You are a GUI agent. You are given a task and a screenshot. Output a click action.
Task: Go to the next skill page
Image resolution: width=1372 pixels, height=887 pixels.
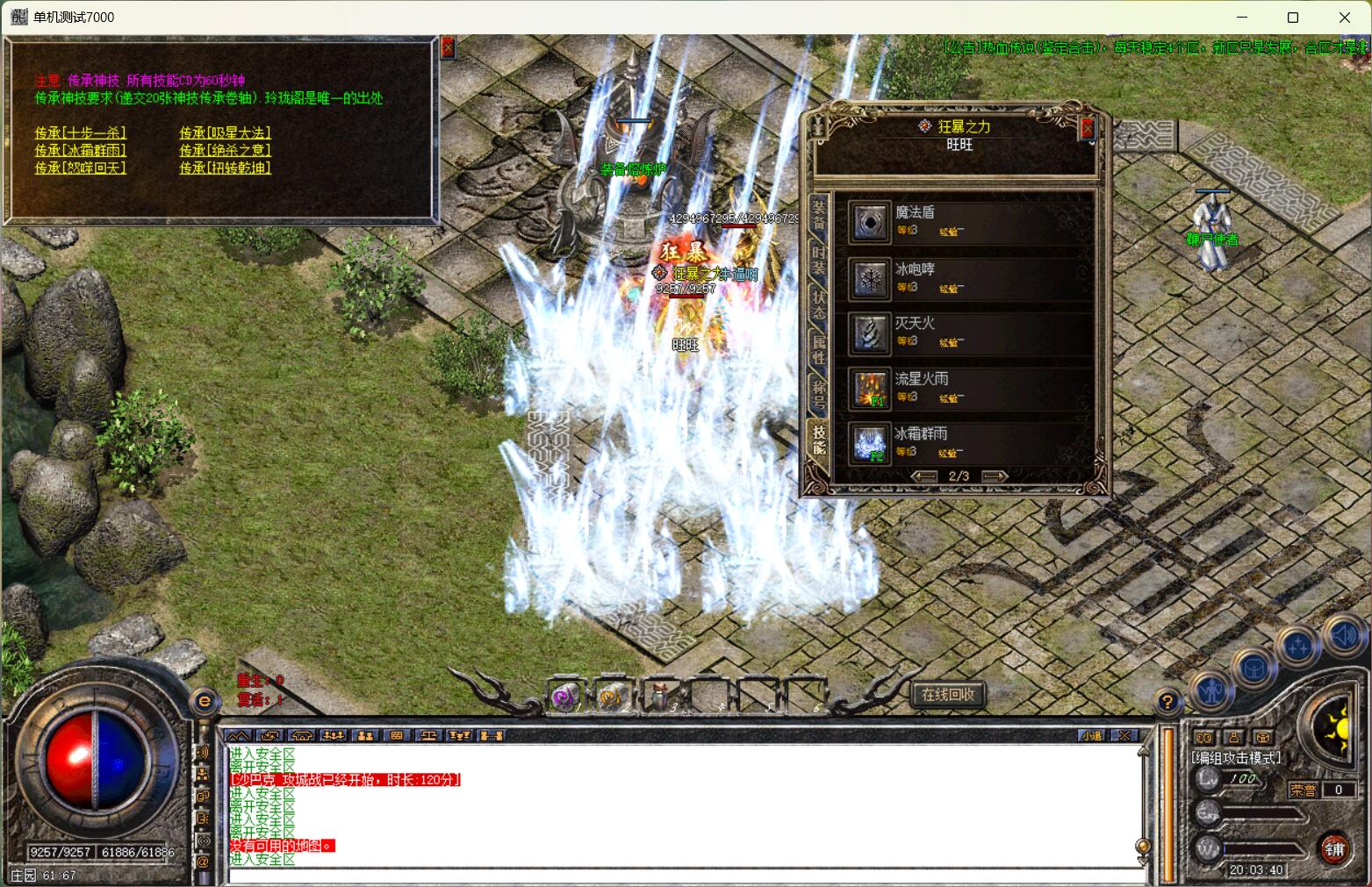(994, 476)
